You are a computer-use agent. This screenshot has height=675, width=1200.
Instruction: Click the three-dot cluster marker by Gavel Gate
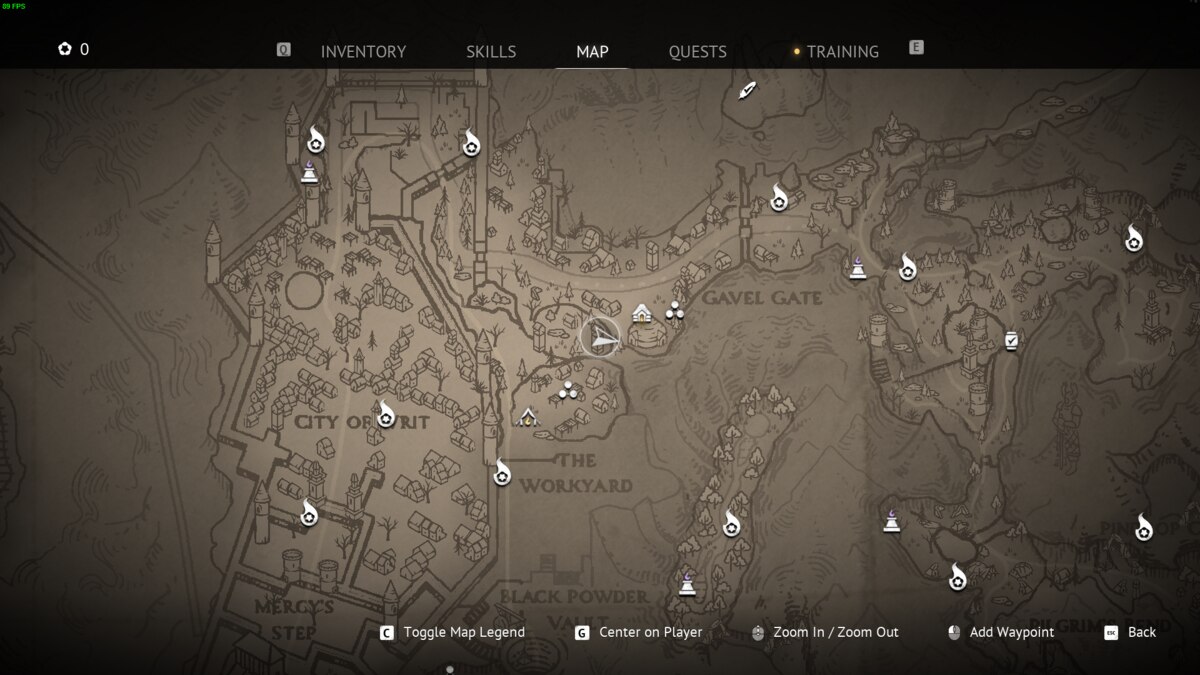point(675,310)
